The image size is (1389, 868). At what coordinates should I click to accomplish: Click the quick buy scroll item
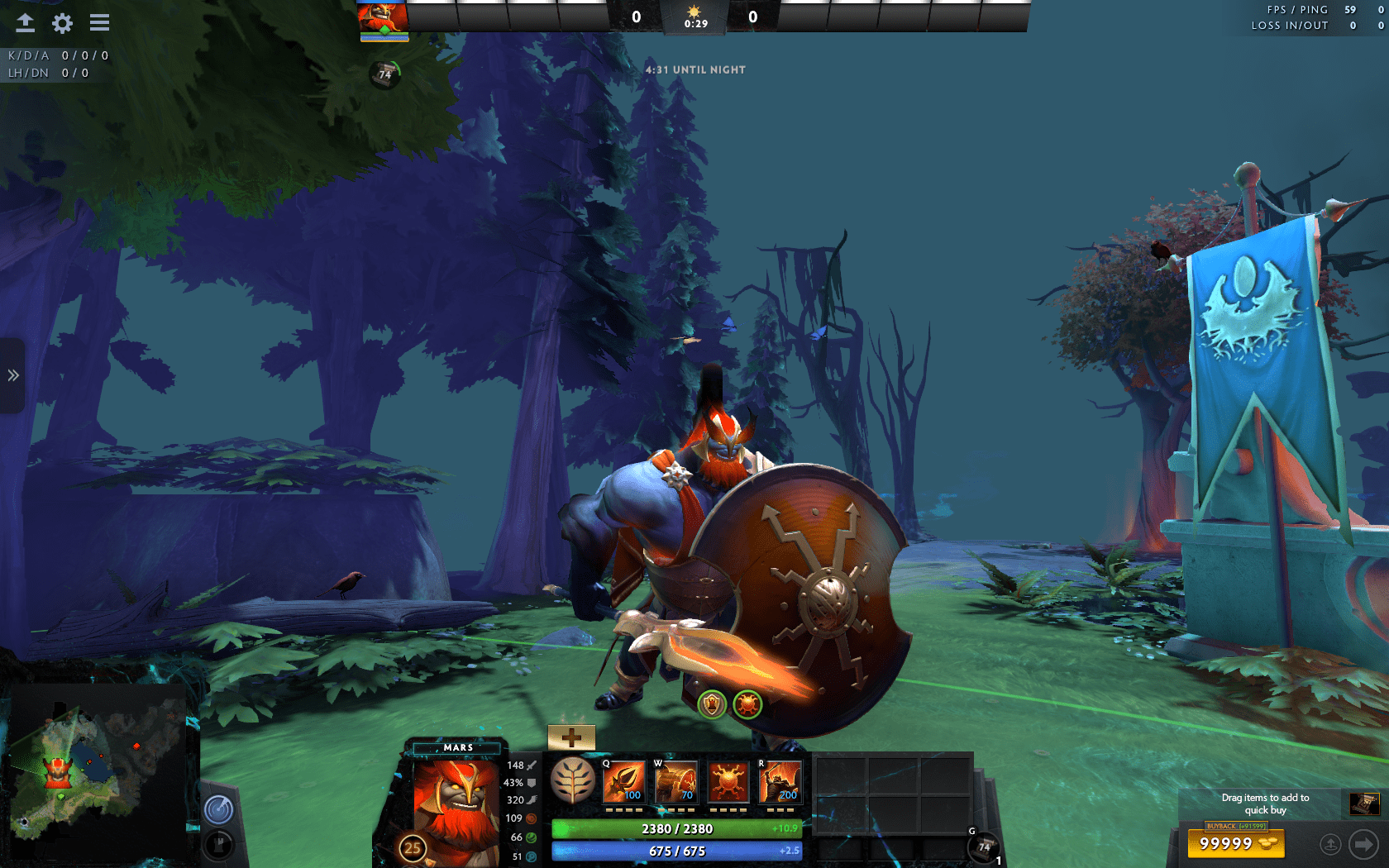point(1364,804)
